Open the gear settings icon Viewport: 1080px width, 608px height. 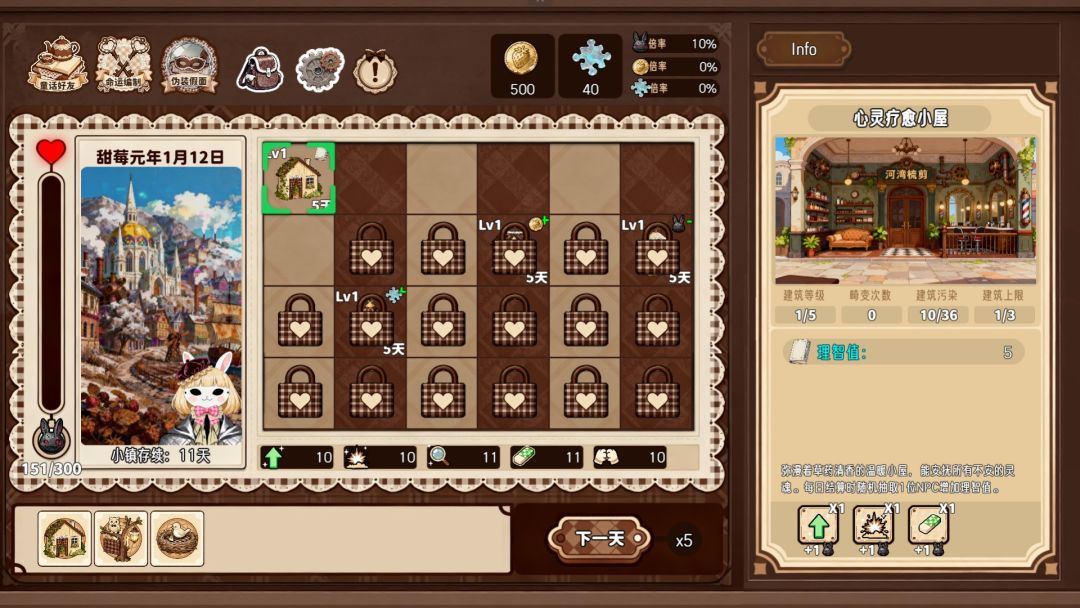[x=320, y=70]
